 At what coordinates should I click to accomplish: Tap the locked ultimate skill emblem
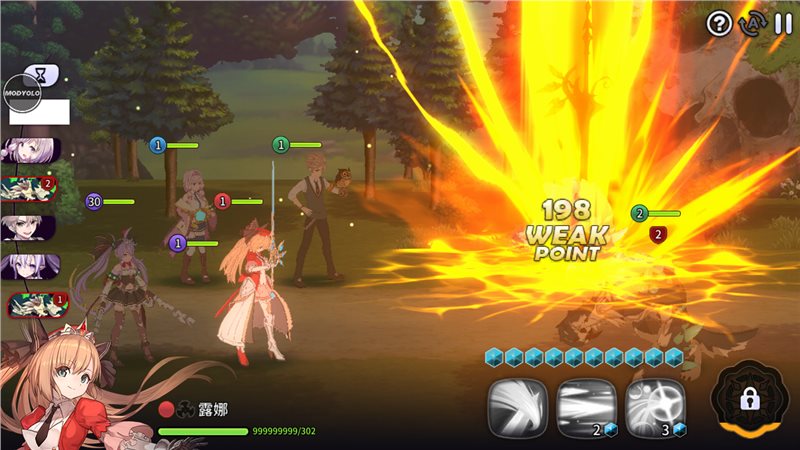pos(751,400)
